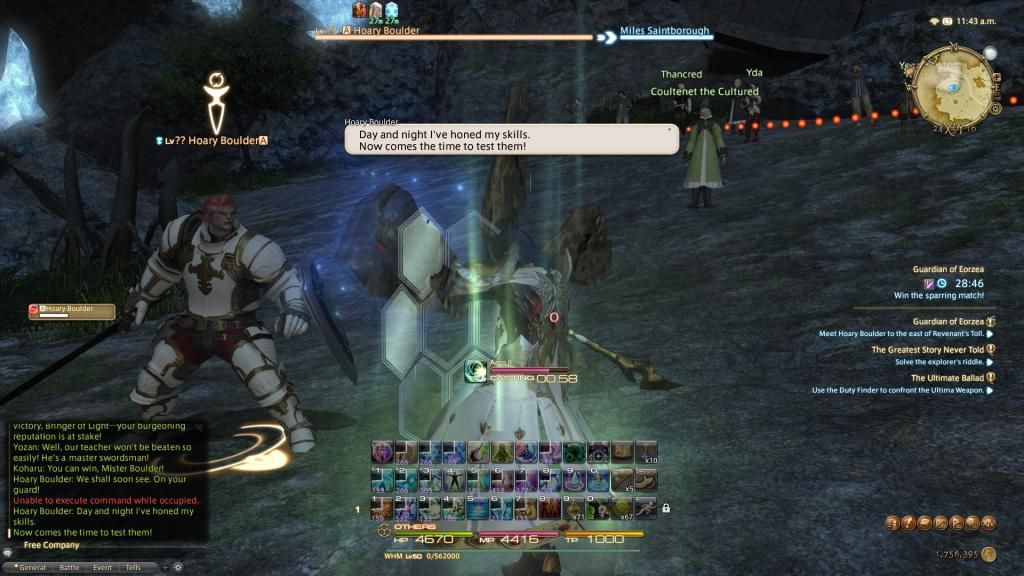Show the Tells chat tab
Viewport: 1024px width, 576px height.
tap(133, 566)
